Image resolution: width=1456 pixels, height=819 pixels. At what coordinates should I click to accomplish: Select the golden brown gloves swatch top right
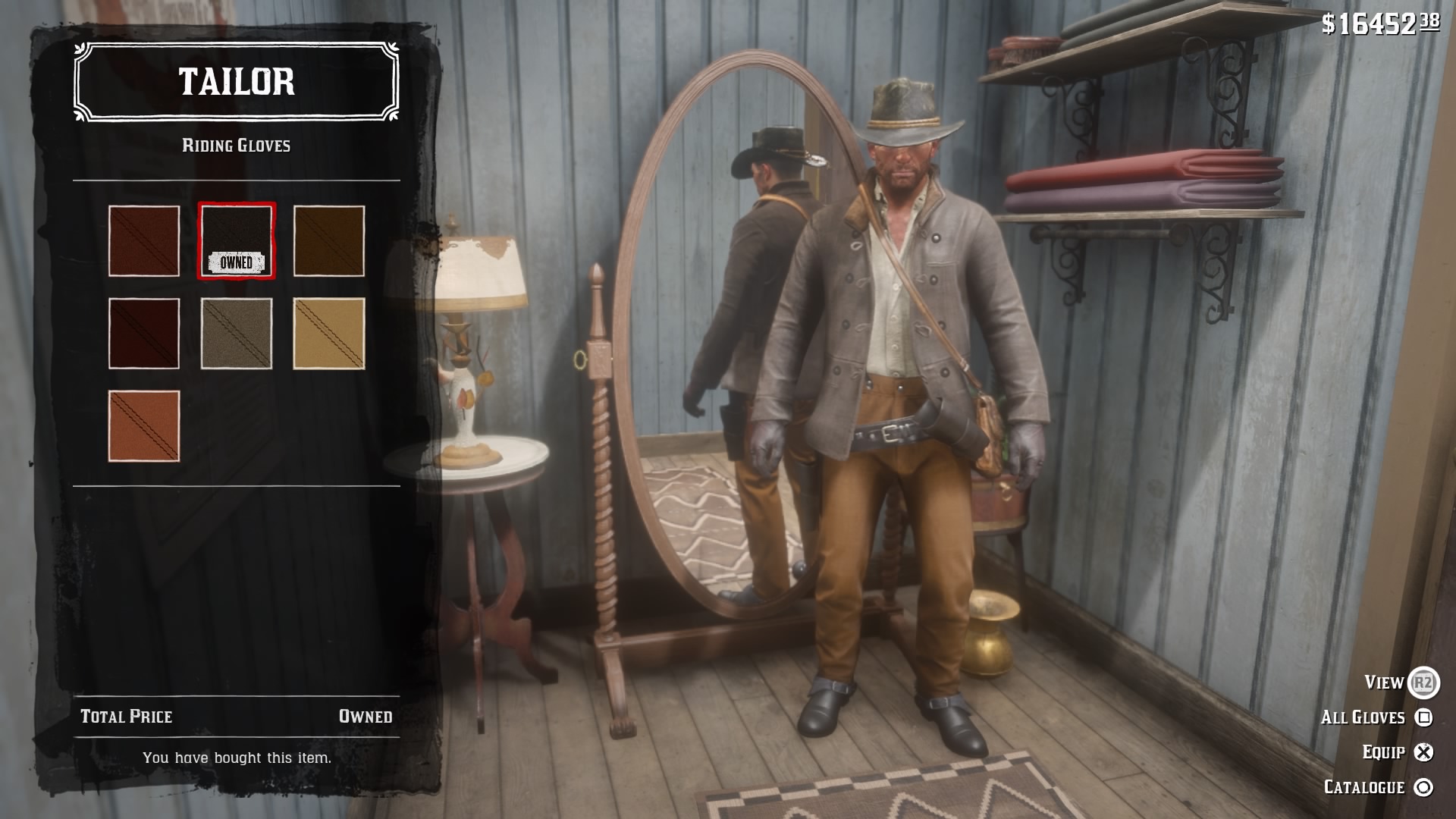tap(329, 239)
